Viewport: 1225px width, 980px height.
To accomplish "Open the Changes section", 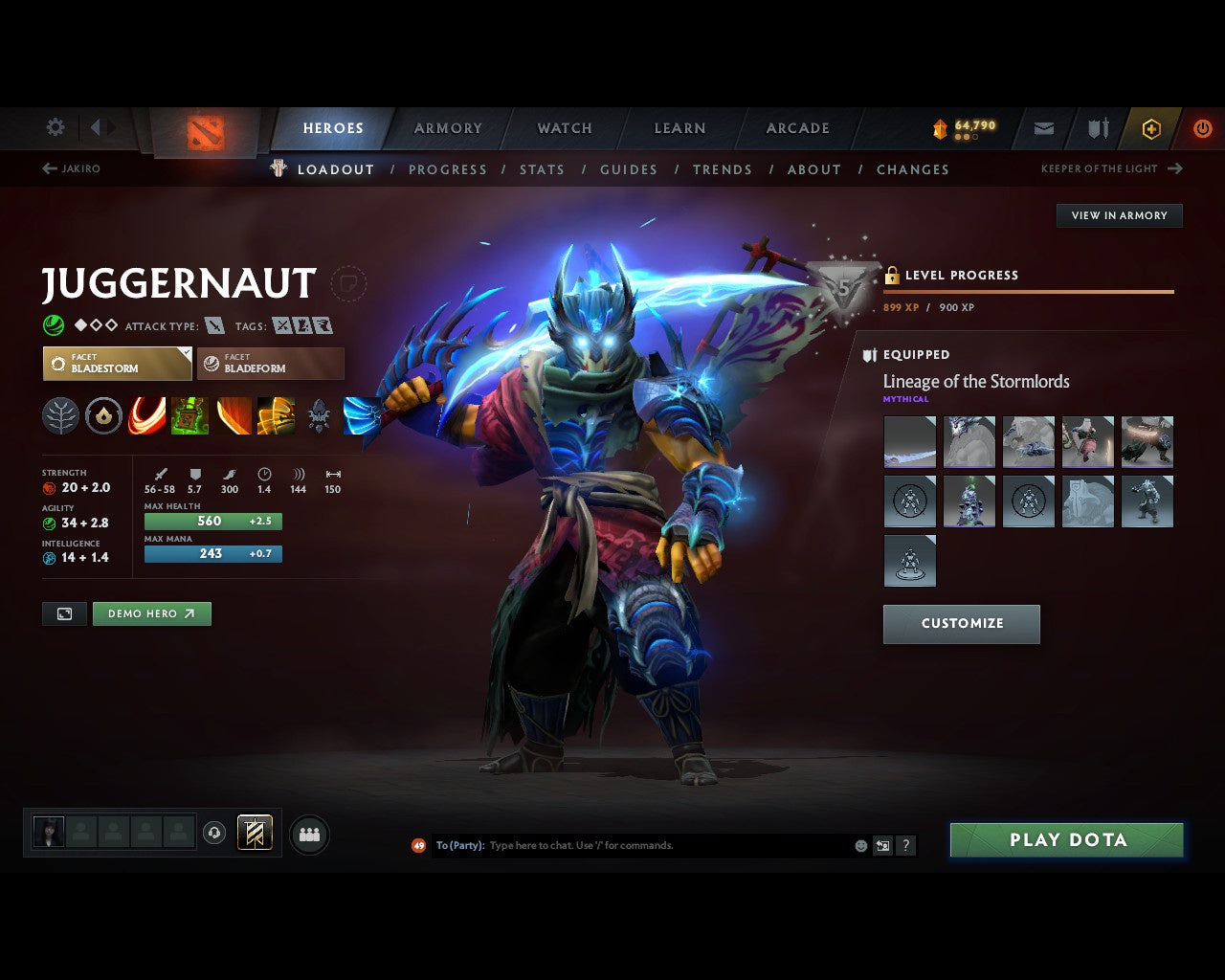I will (x=912, y=169).
